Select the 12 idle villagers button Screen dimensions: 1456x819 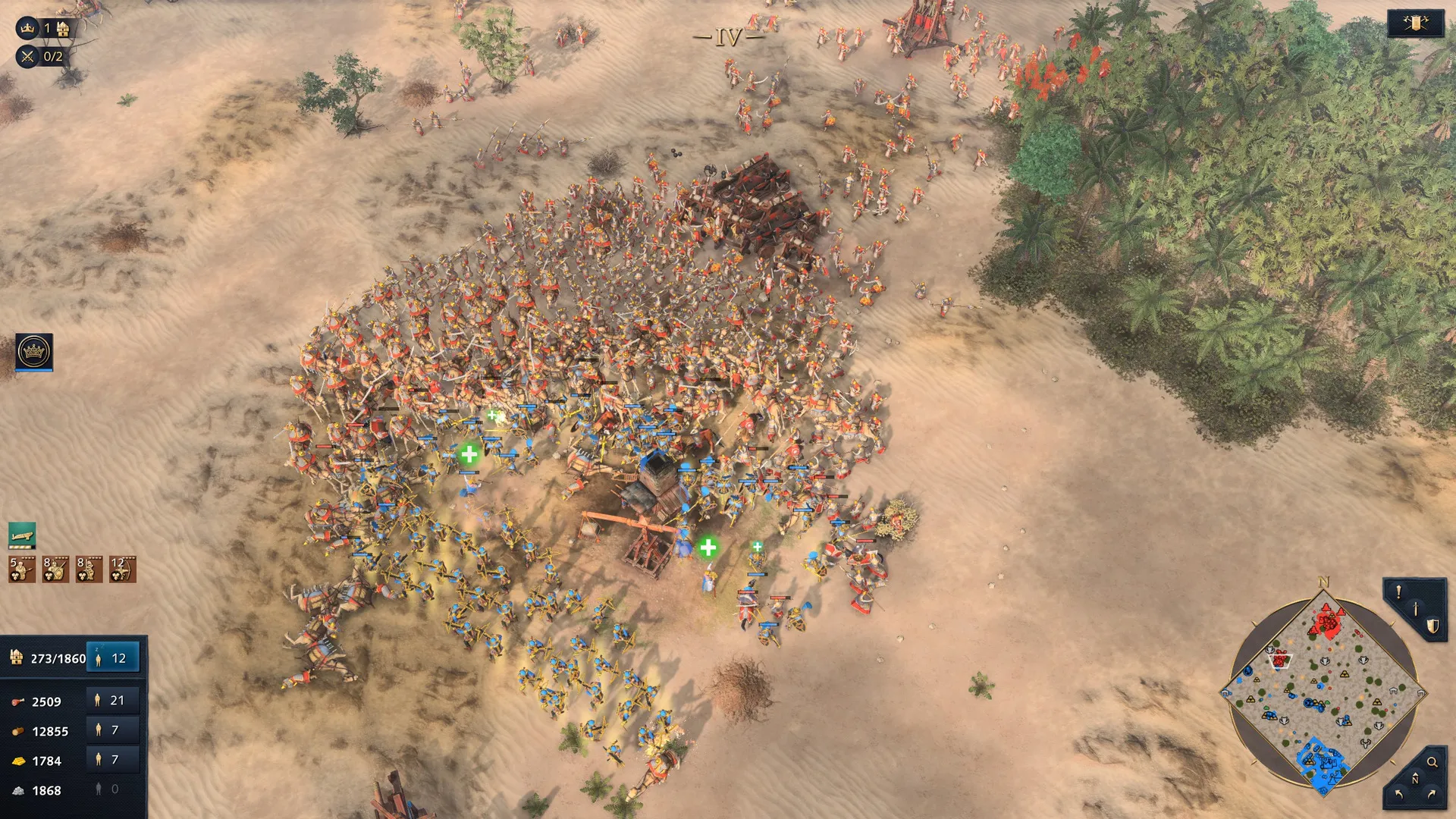pos(113,658)
